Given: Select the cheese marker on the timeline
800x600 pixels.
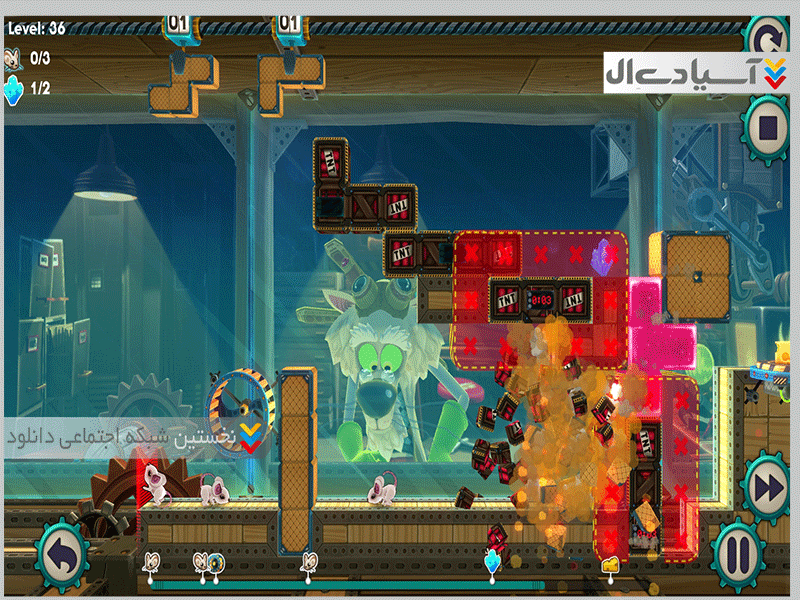Looking at the screenshot, I should [x=609, y=566].
